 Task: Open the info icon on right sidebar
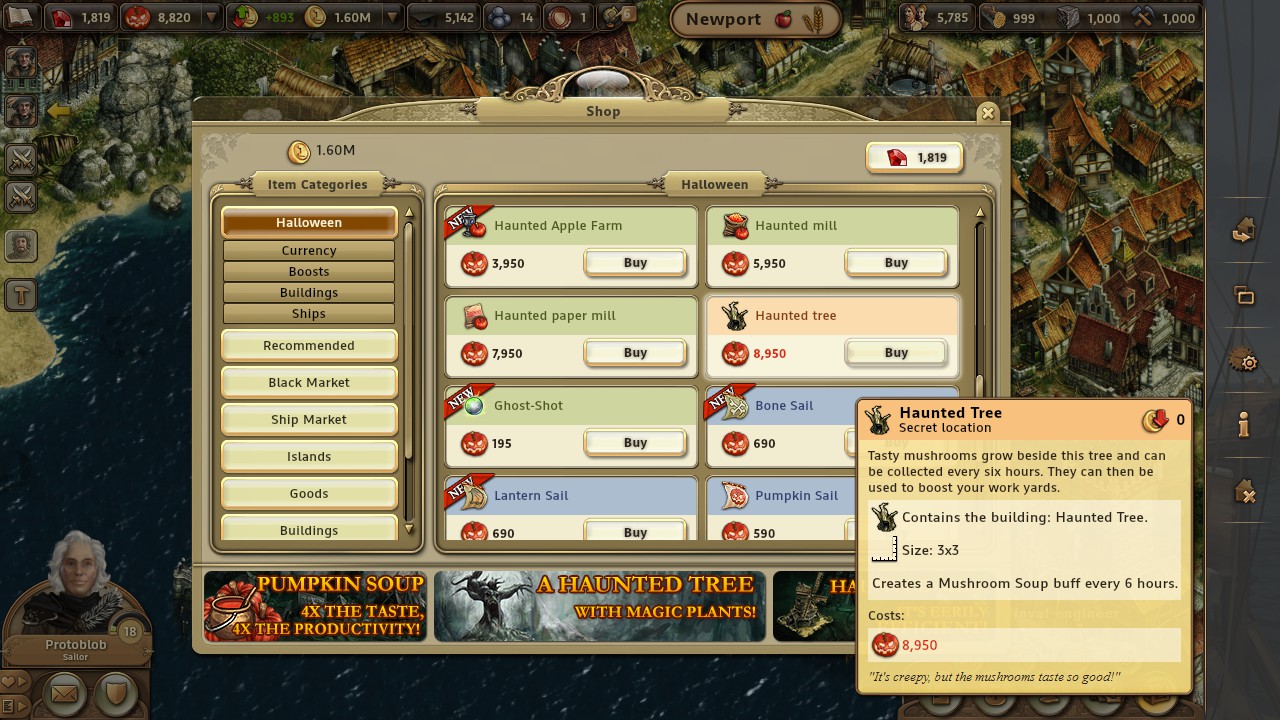click(x=1244, y=424)
